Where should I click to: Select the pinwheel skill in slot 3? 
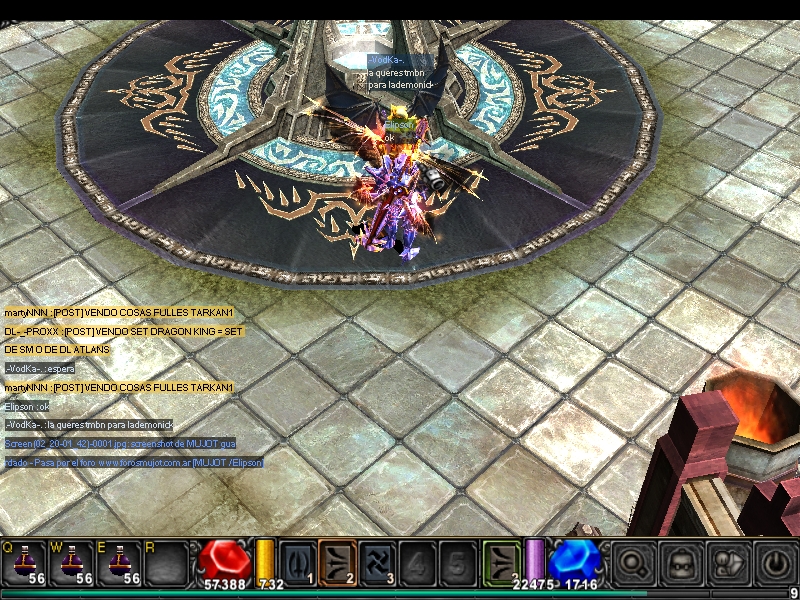pyautogui.click(x=378, y=561)
